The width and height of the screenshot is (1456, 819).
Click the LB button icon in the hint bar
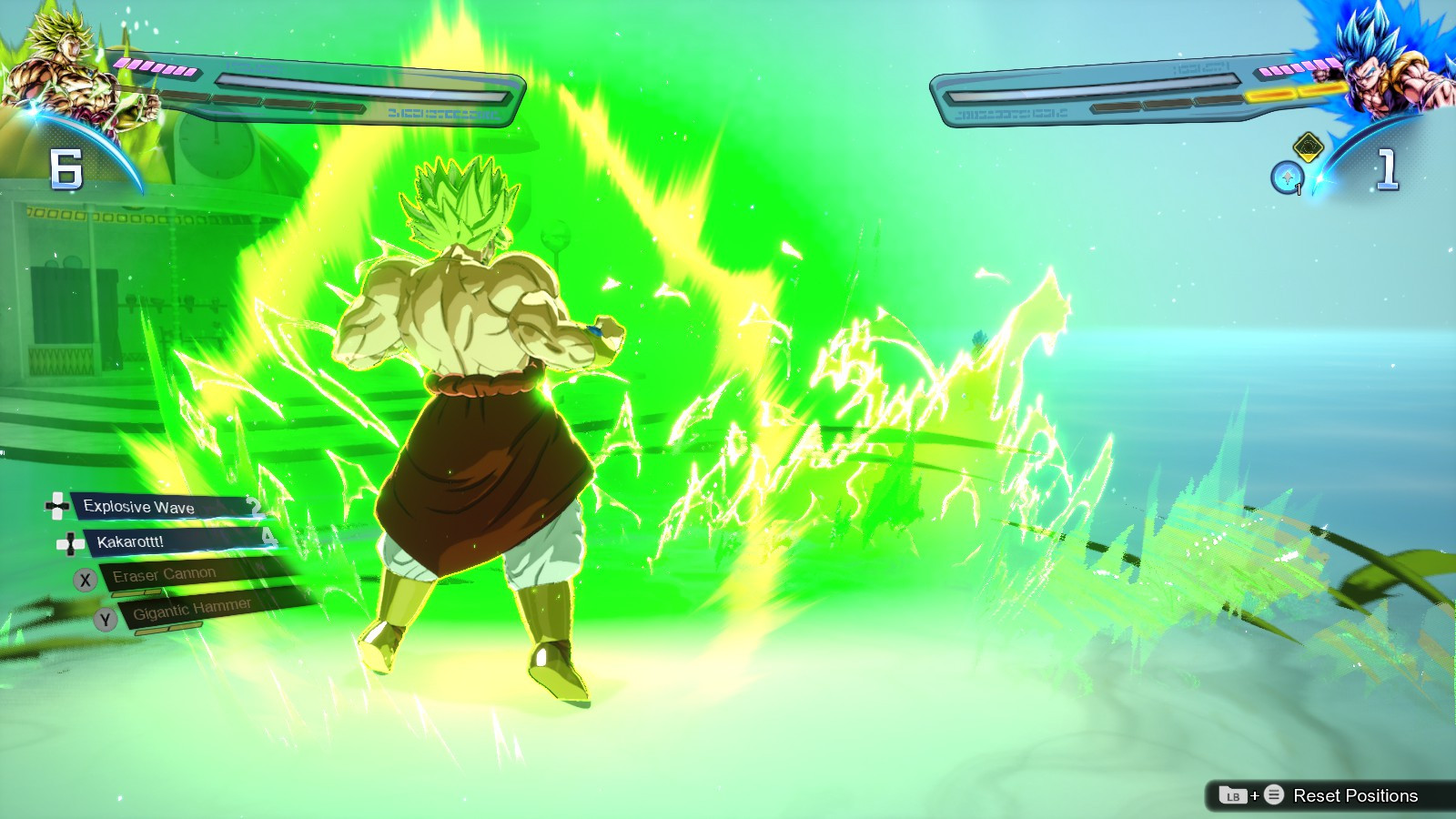pyautogui.click(x=1232, y=794)
